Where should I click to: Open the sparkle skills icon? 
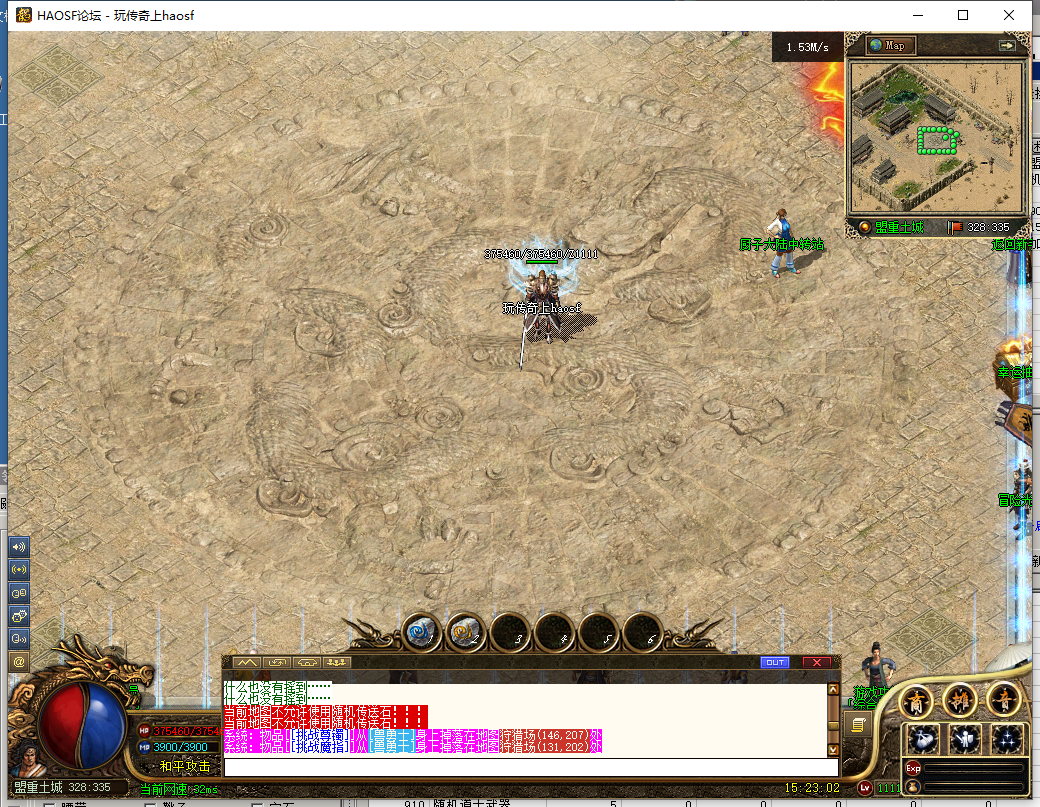(x=1007, y=740)
